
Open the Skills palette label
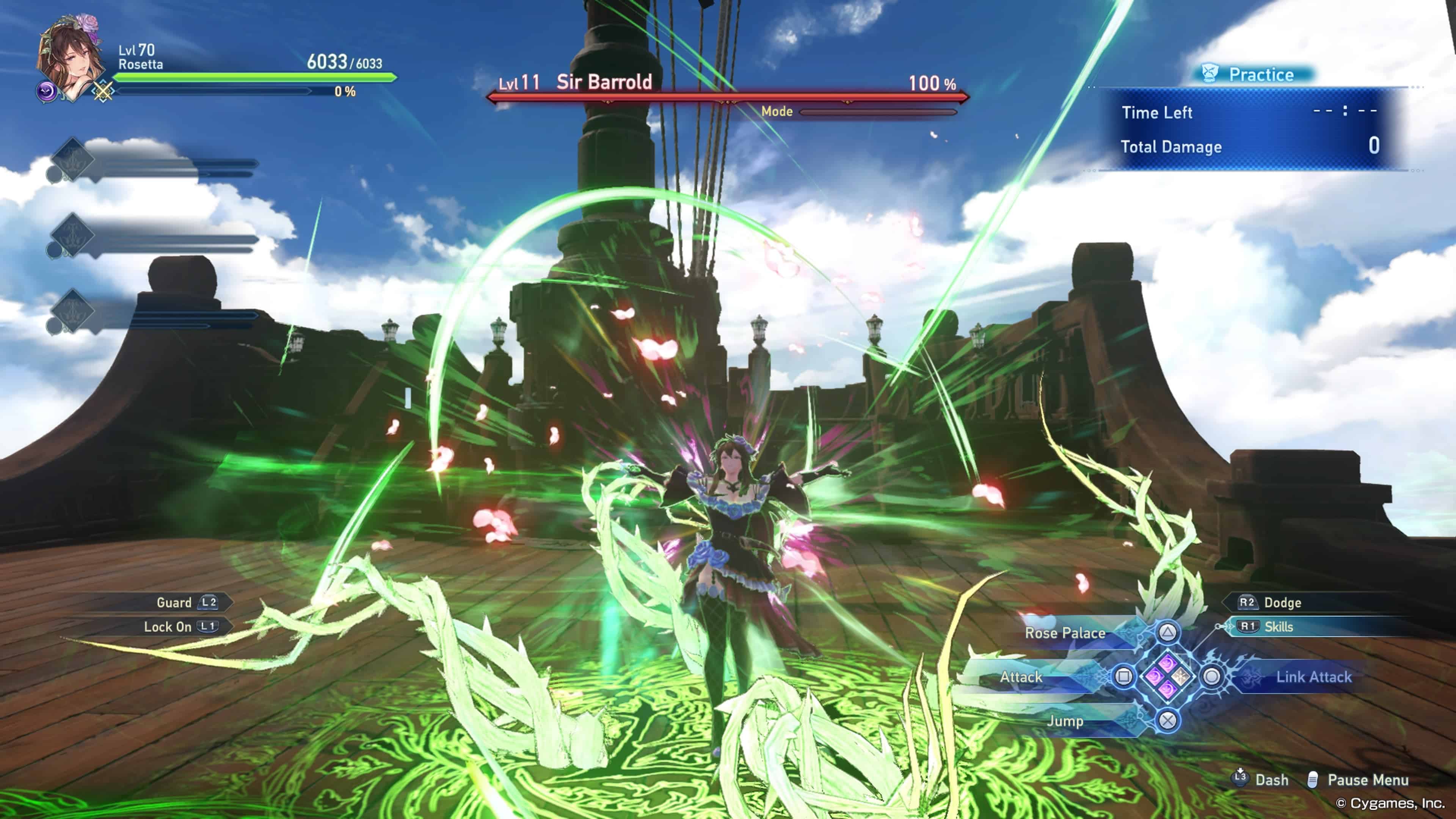coord(1279,627)
